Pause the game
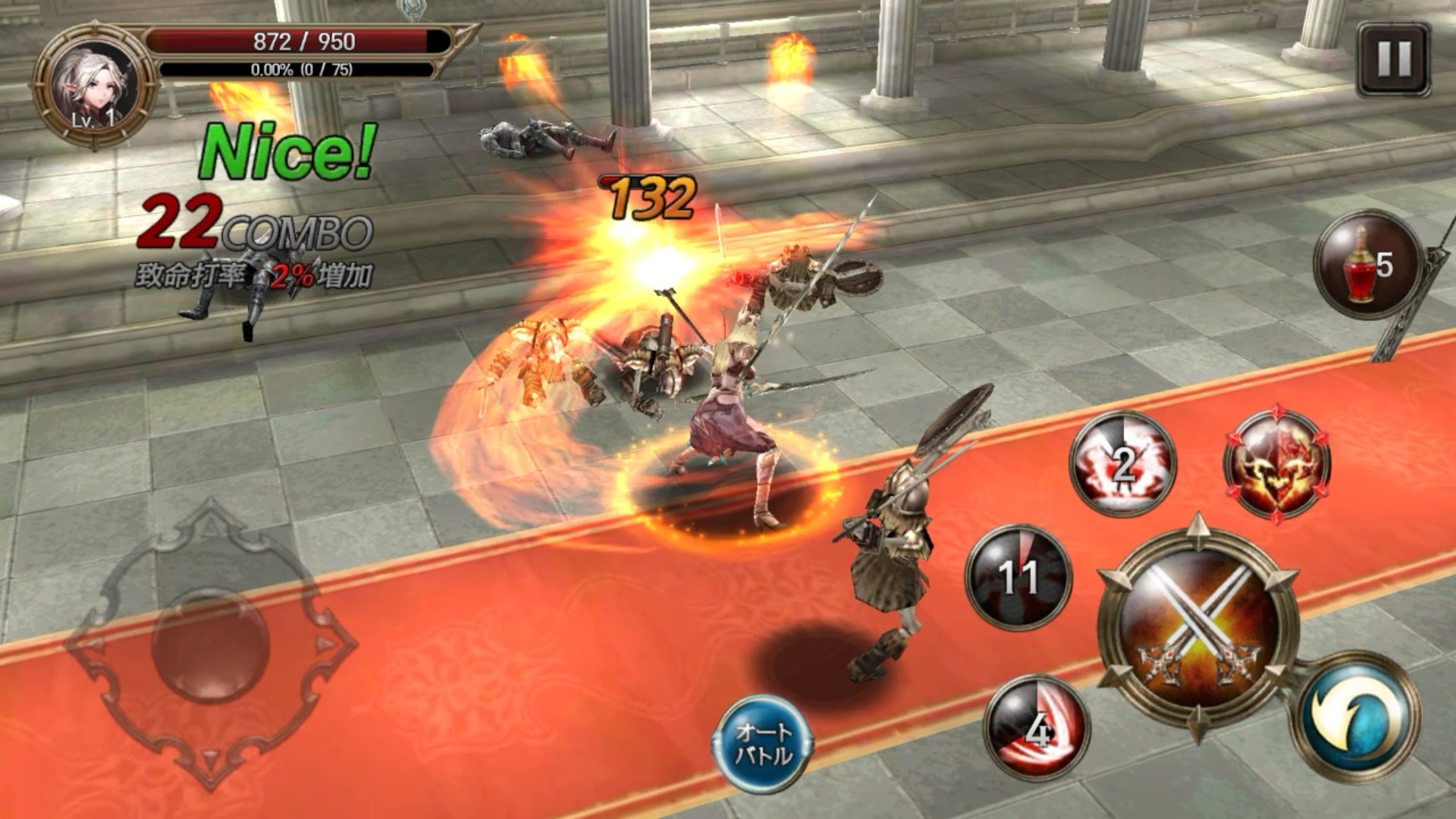 (1393, 59)
